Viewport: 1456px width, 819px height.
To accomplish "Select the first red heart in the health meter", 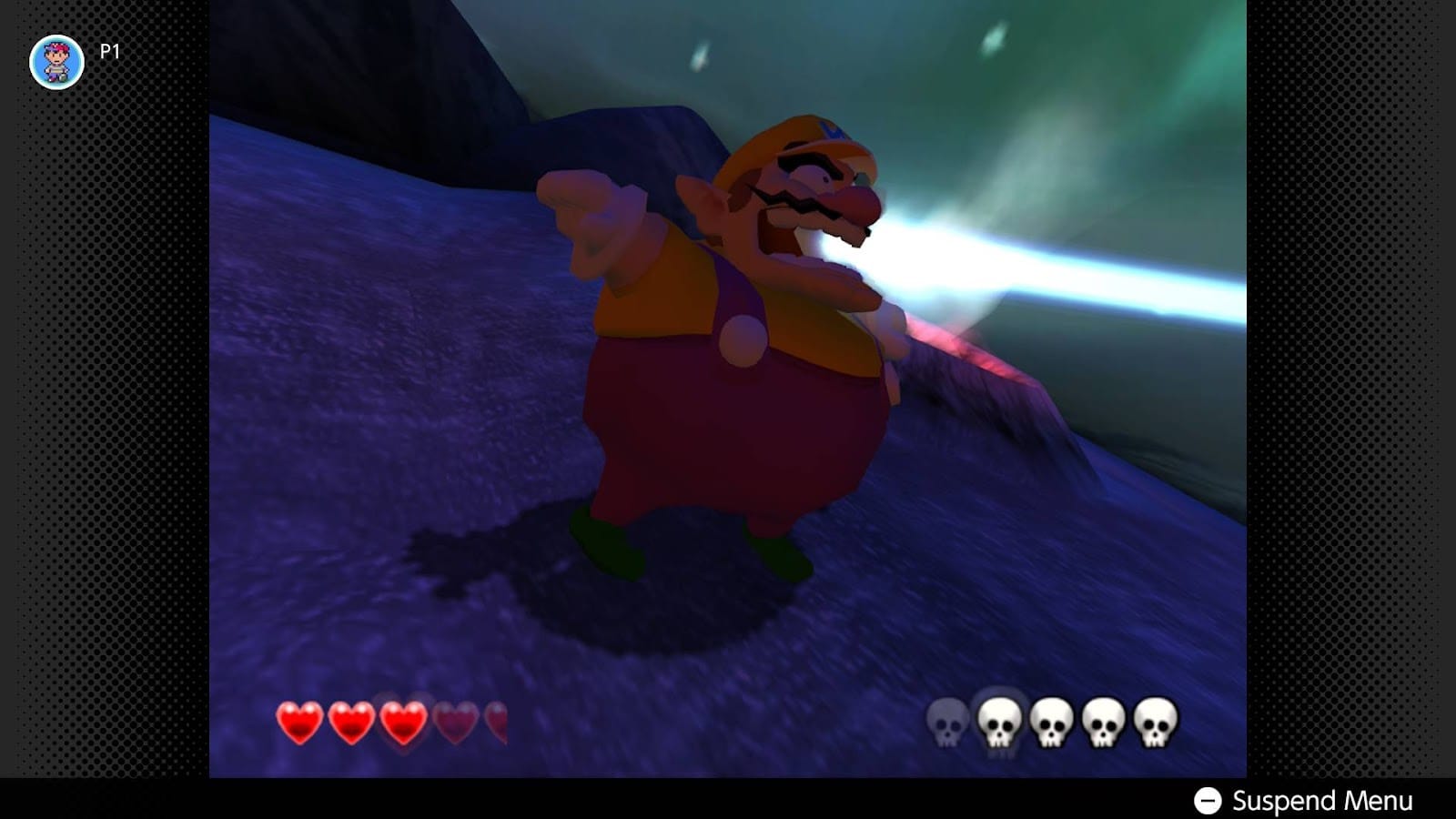I will [x=298, y=722].
